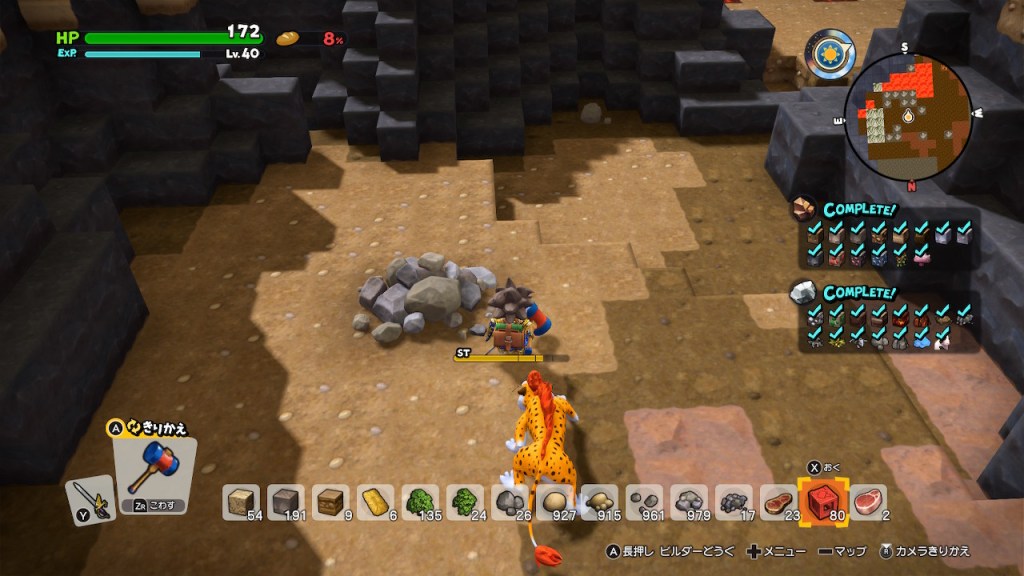This screenshot has height=576, width=1024.
Task: Select the raw meat slot with 23
Action: (779, 502)
